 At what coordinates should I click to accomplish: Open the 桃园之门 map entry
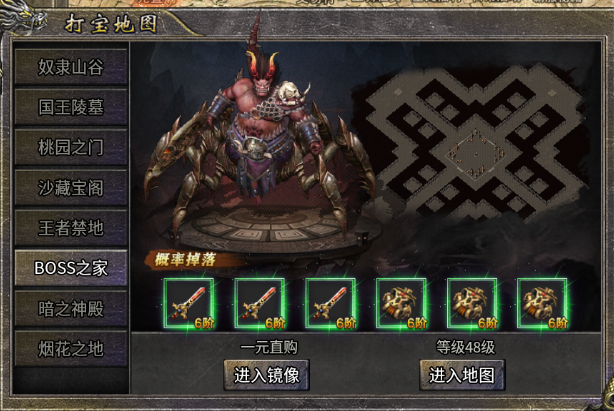(x=70, y=147)
